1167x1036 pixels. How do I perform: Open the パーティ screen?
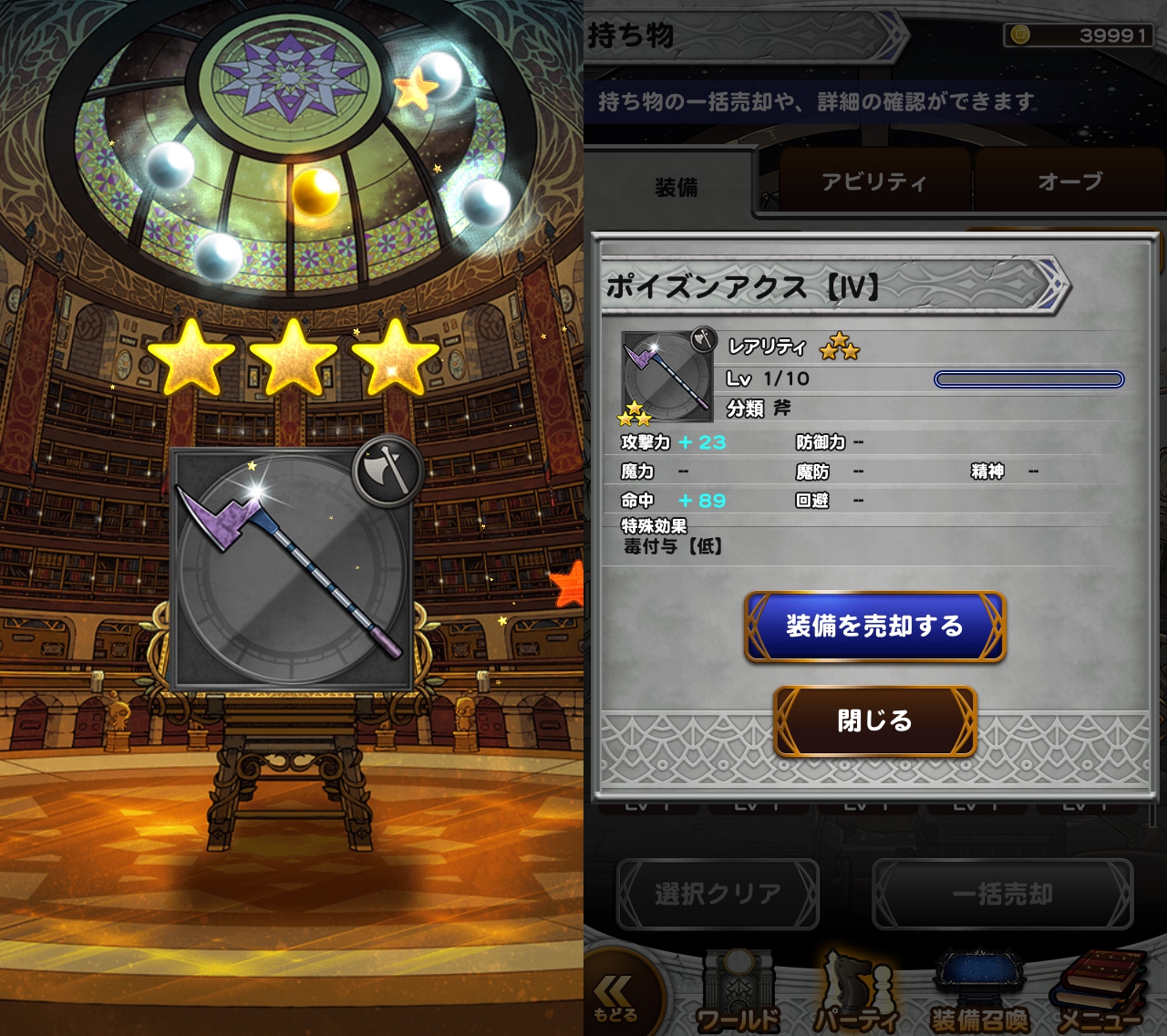tap(855, 996)
